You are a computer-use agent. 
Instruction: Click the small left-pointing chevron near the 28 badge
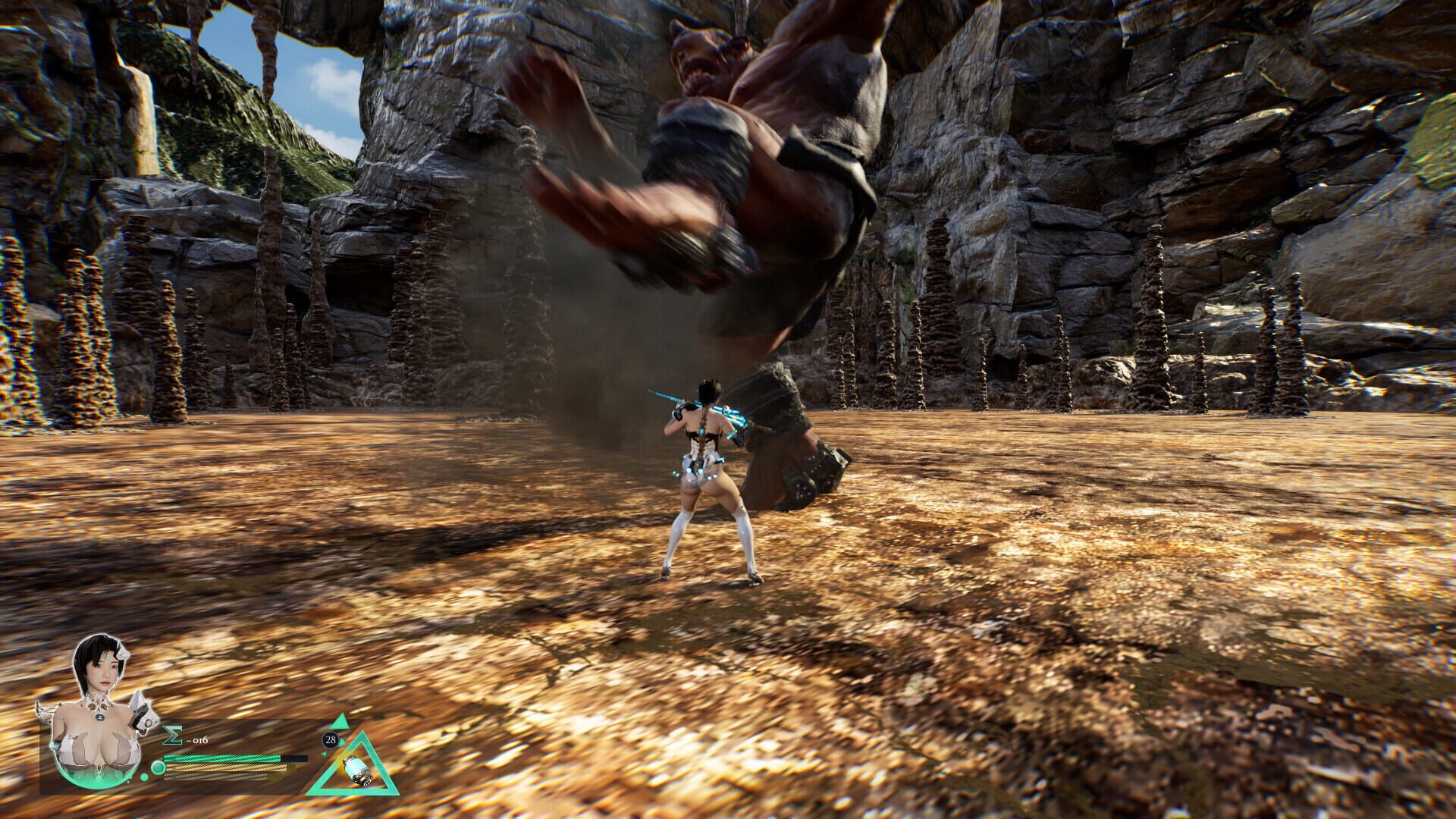click(324, 754)
